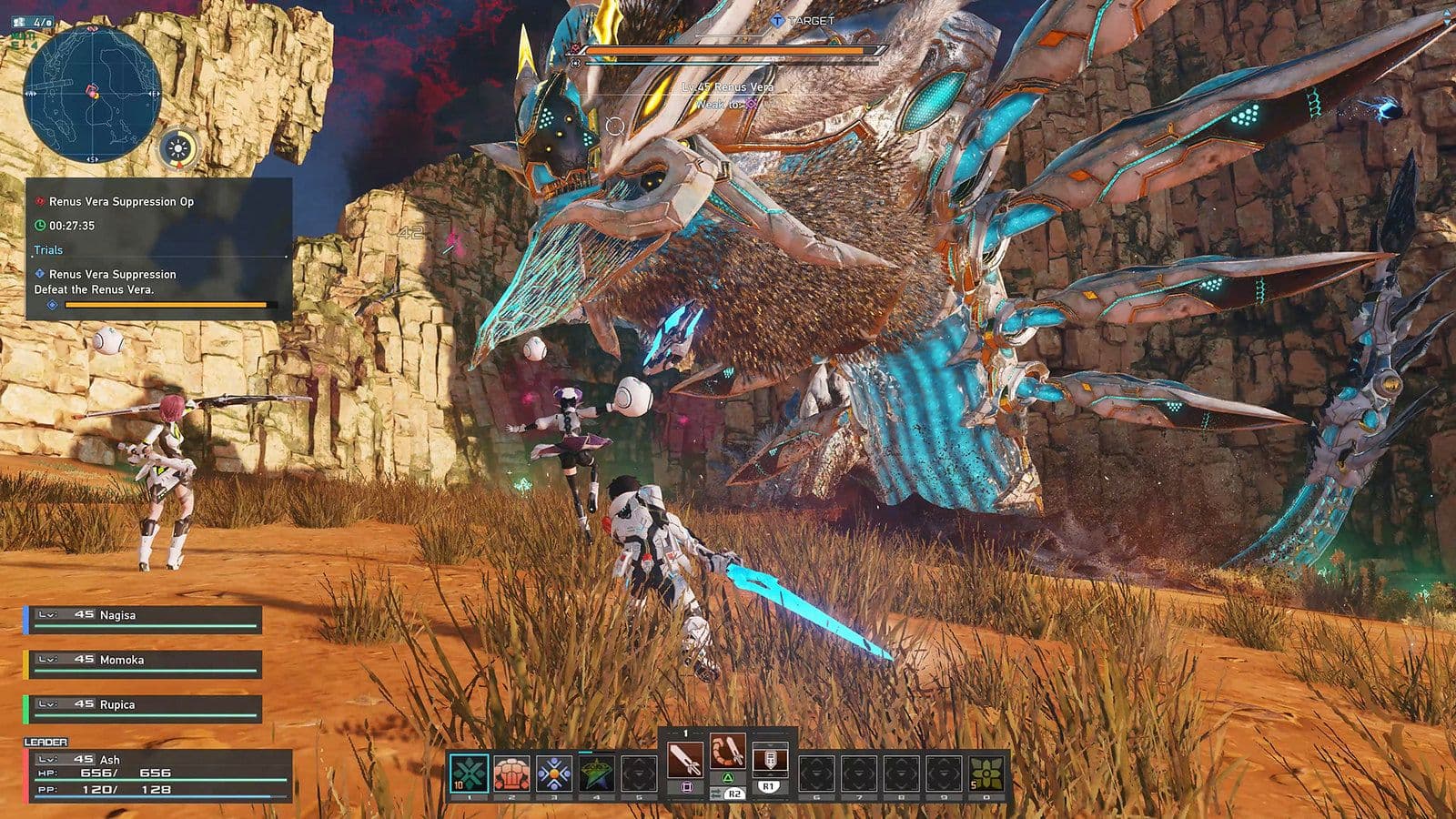Screen dimensions: 1456x819
Task: Use the green cross restorative item slot
Action: (x=469, y=773)
